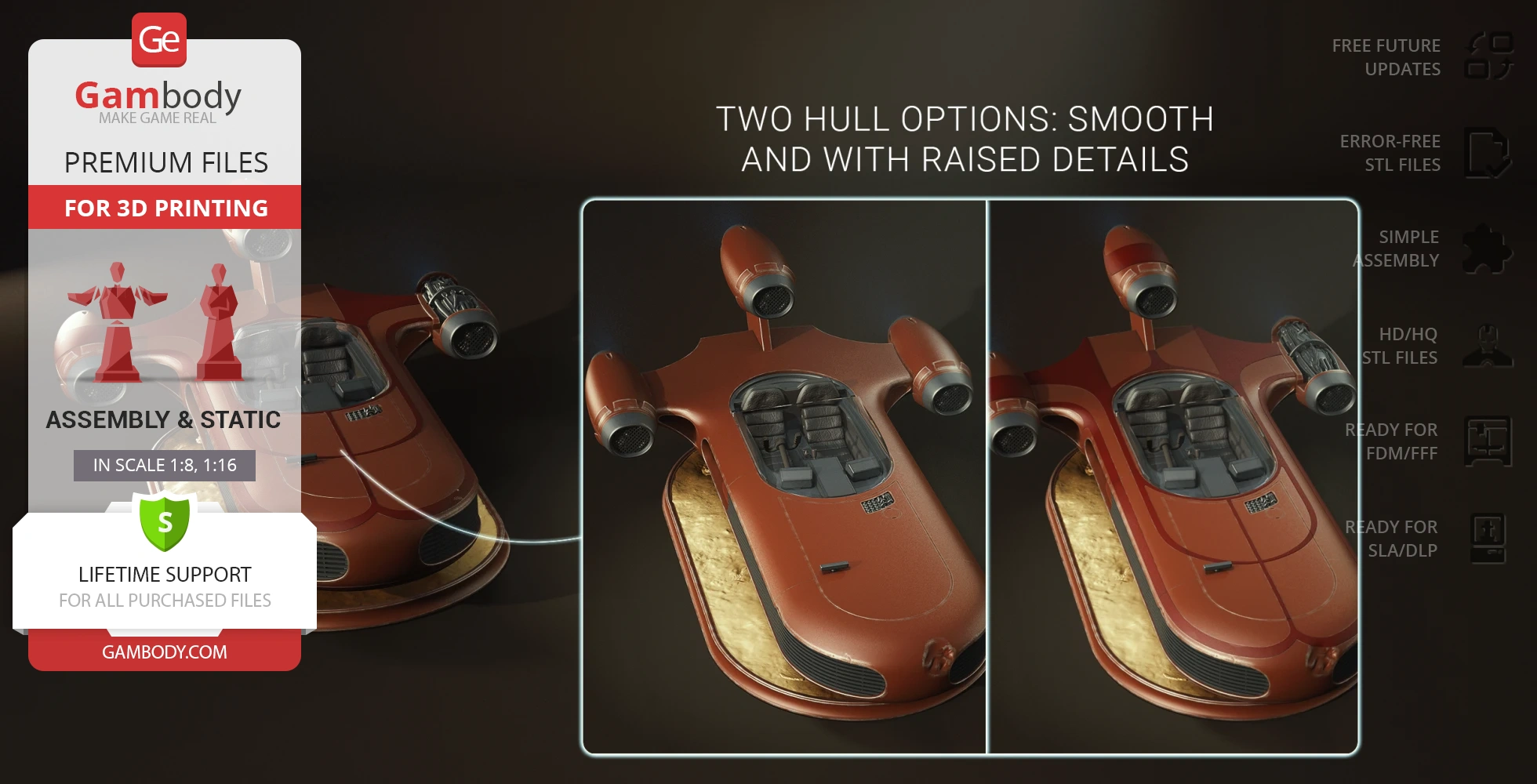Open the GAMBODY.COM link
This screenshot has height=784, width=1537.
click(165, 652)
